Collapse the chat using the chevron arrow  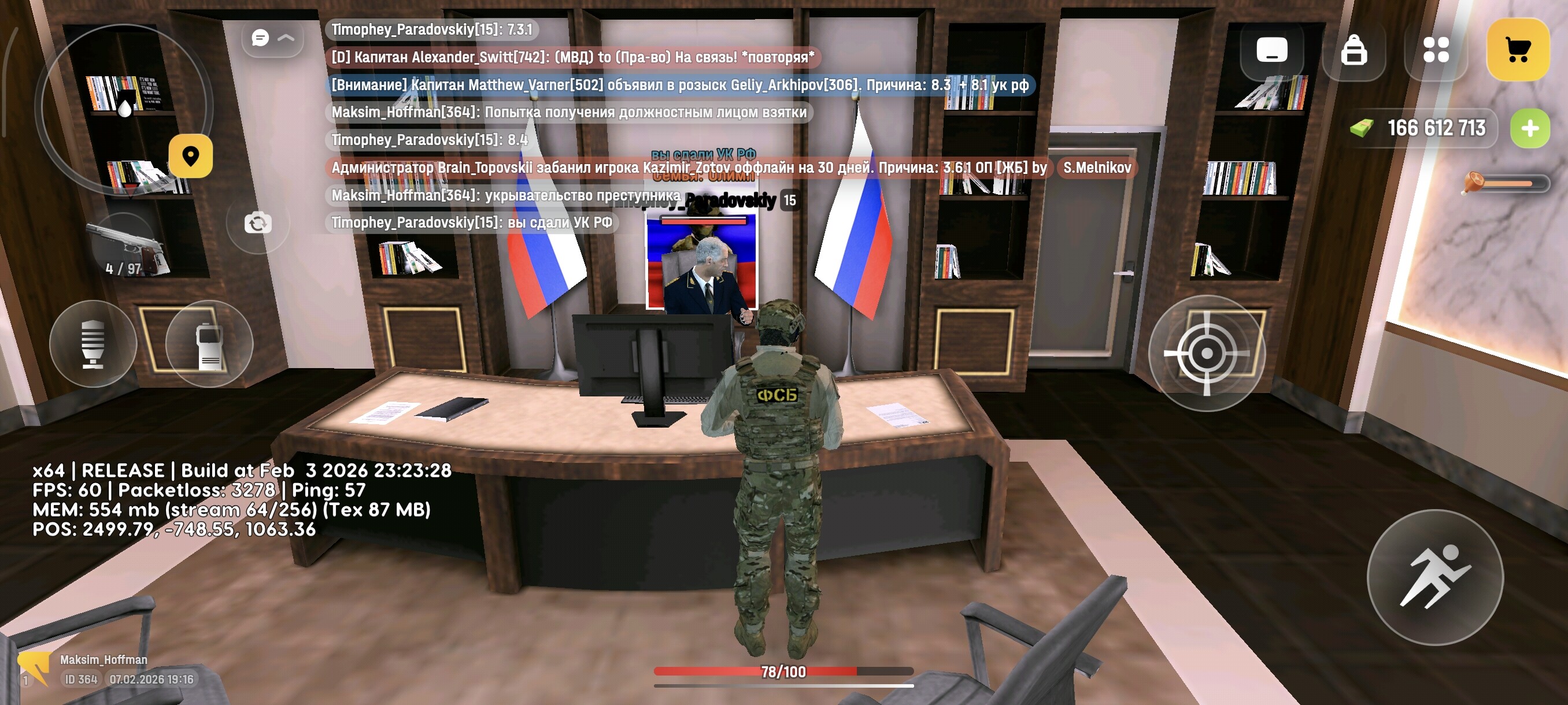pos(285,38)
